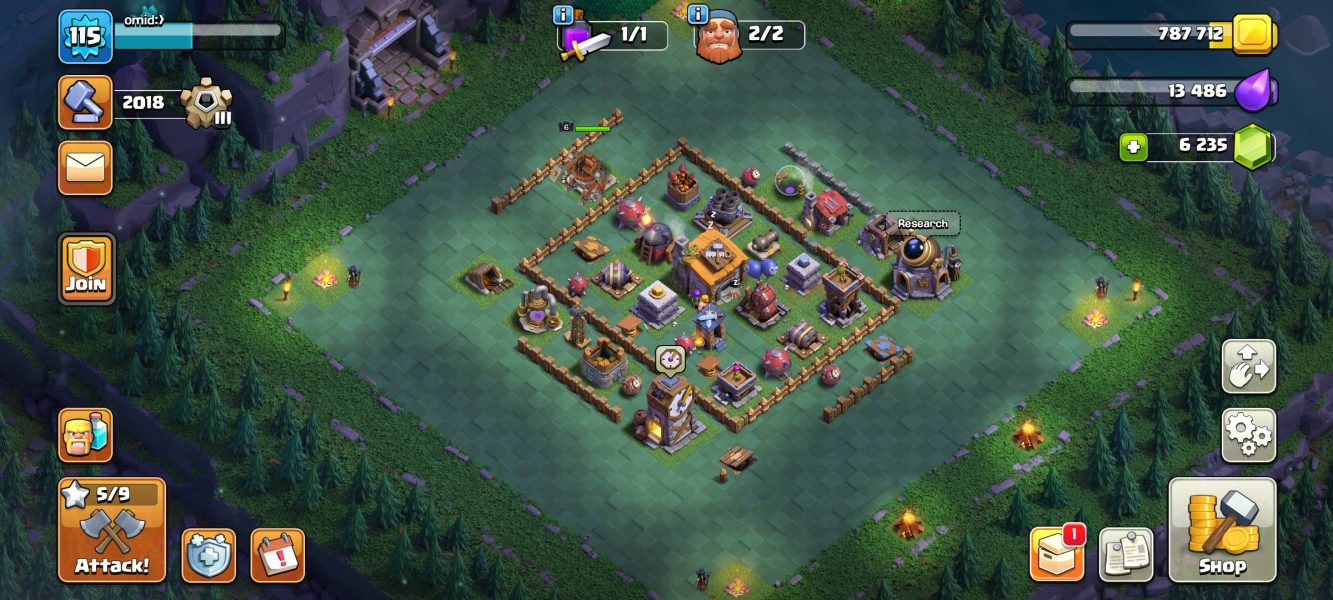Image resolution: width=1333 pixels, height=600 pixels.
Task: Start a battle with the Attack! button
Action: 112,530
